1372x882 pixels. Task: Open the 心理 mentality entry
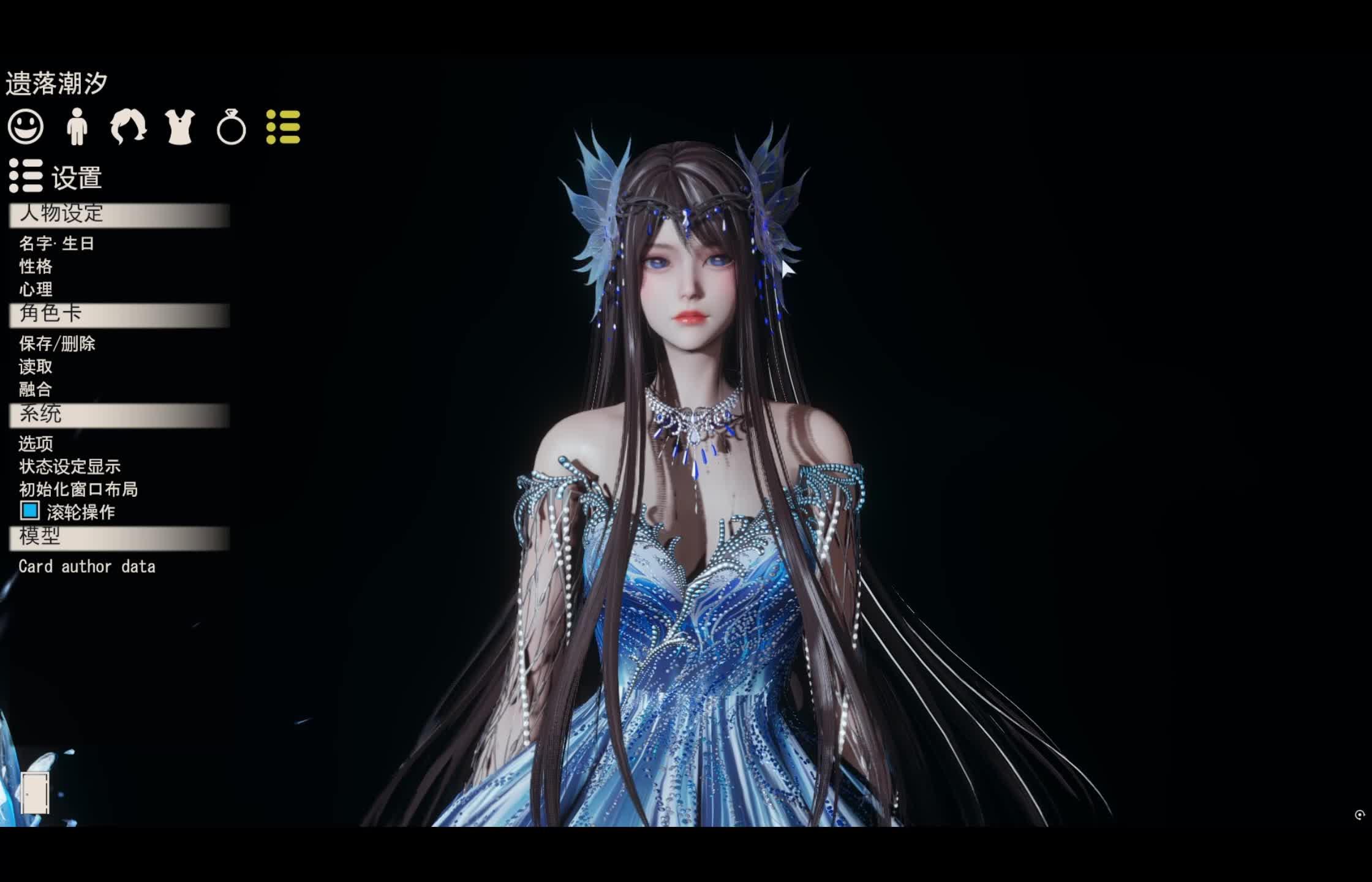(36, 289)
